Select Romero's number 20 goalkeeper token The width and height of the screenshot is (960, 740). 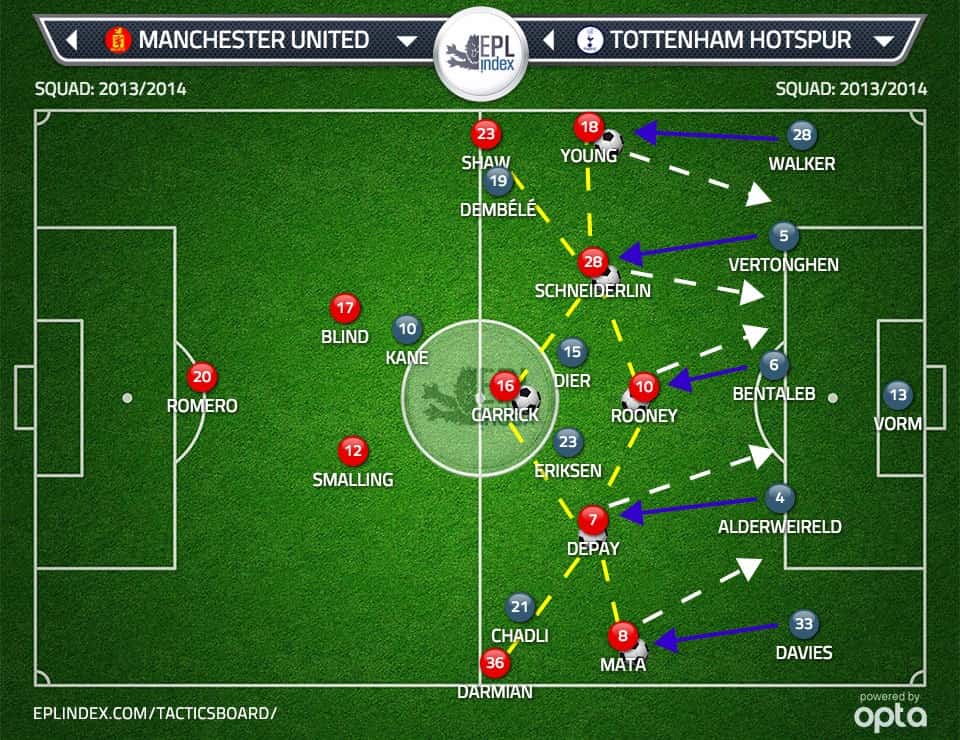201,377
